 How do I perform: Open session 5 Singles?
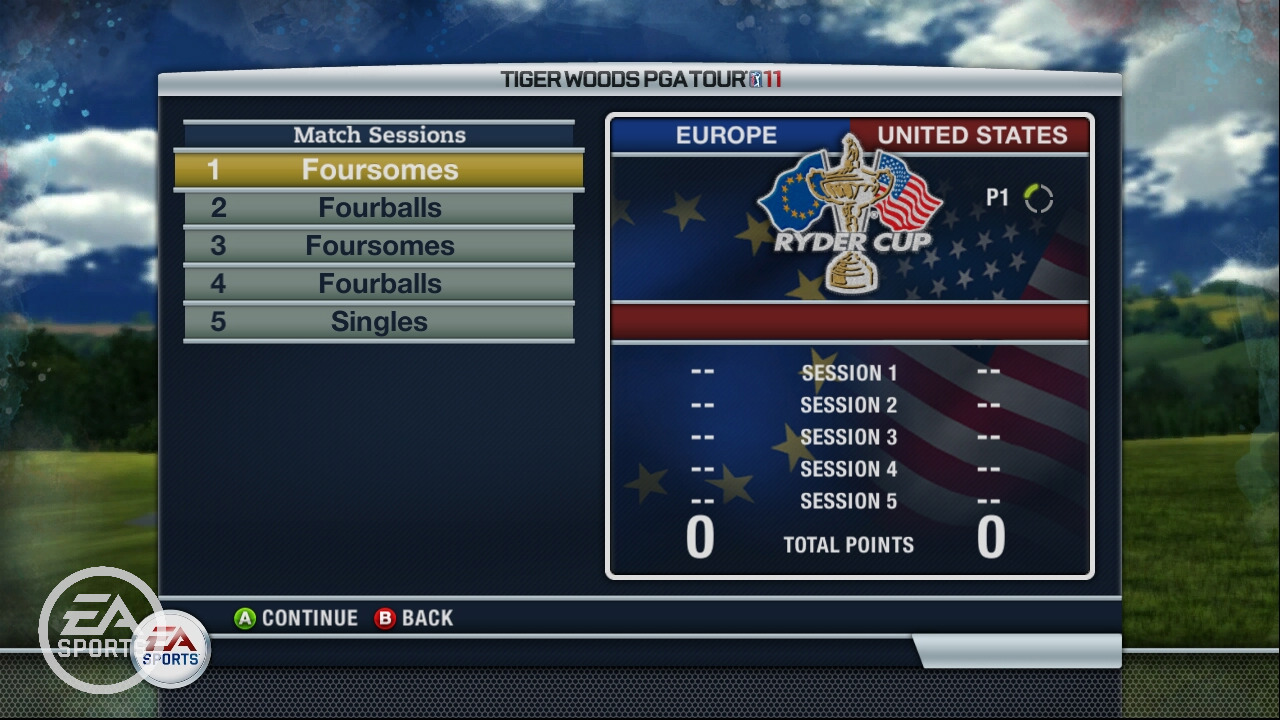pyautogui.click(x=379, y=322)
